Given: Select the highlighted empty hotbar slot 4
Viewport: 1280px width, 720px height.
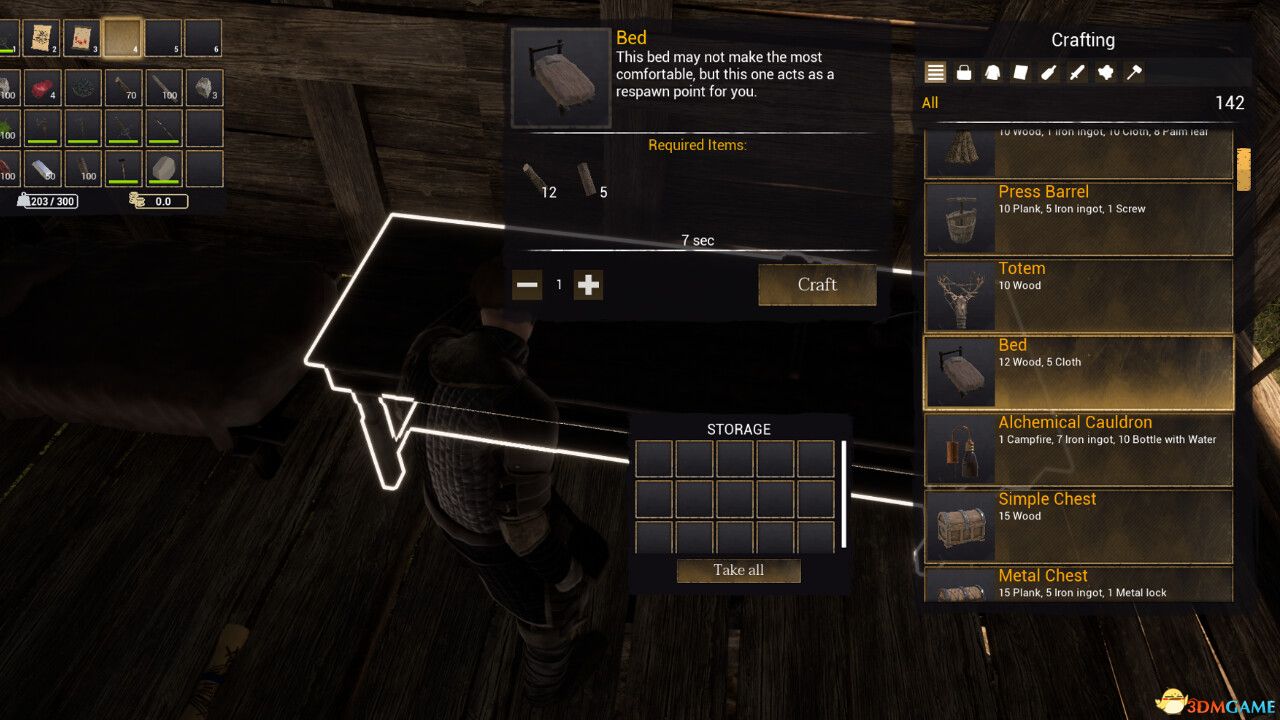Looking at the screenshot, I should [122, 38].
